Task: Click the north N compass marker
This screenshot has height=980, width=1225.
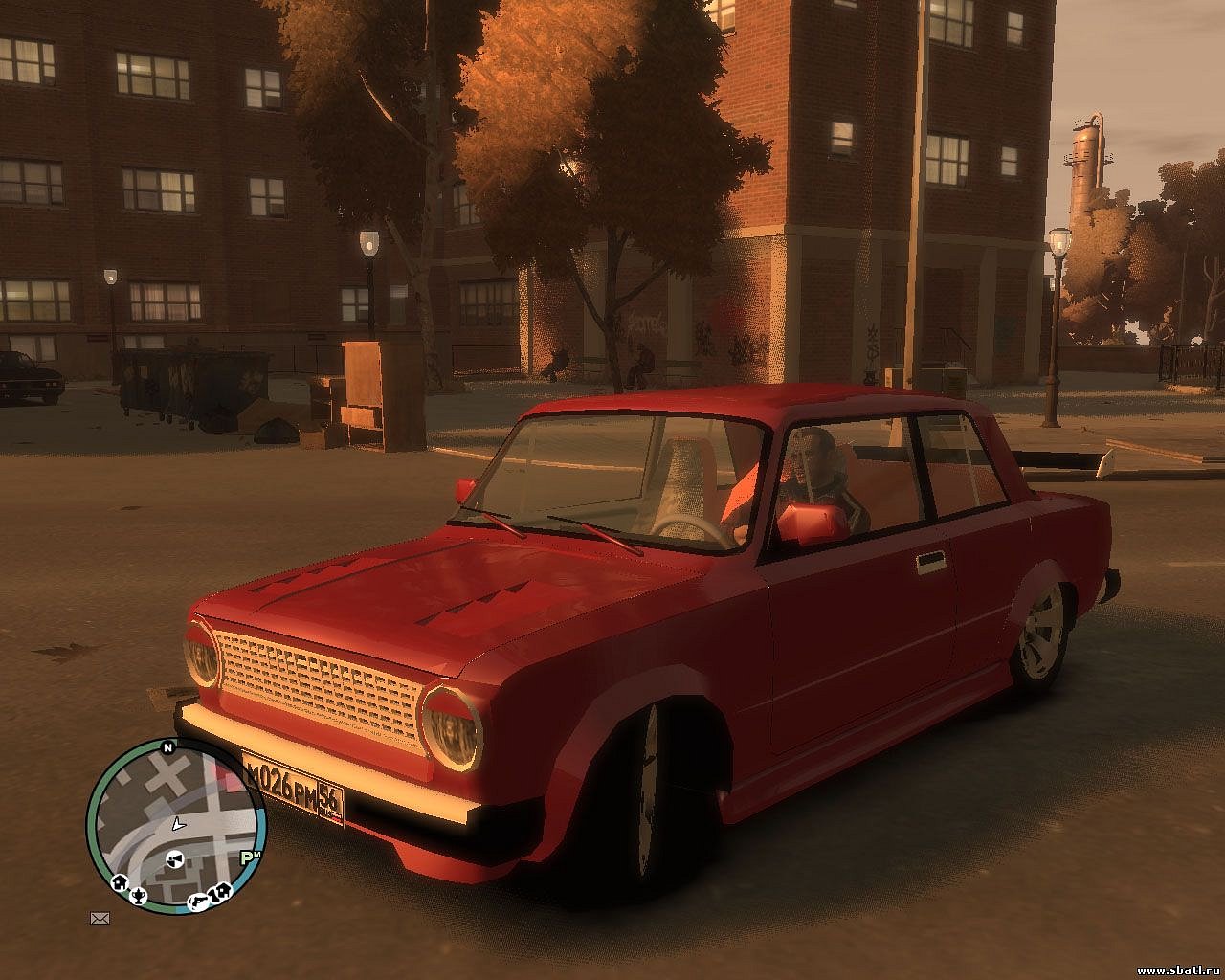Action: coord(168,747)
